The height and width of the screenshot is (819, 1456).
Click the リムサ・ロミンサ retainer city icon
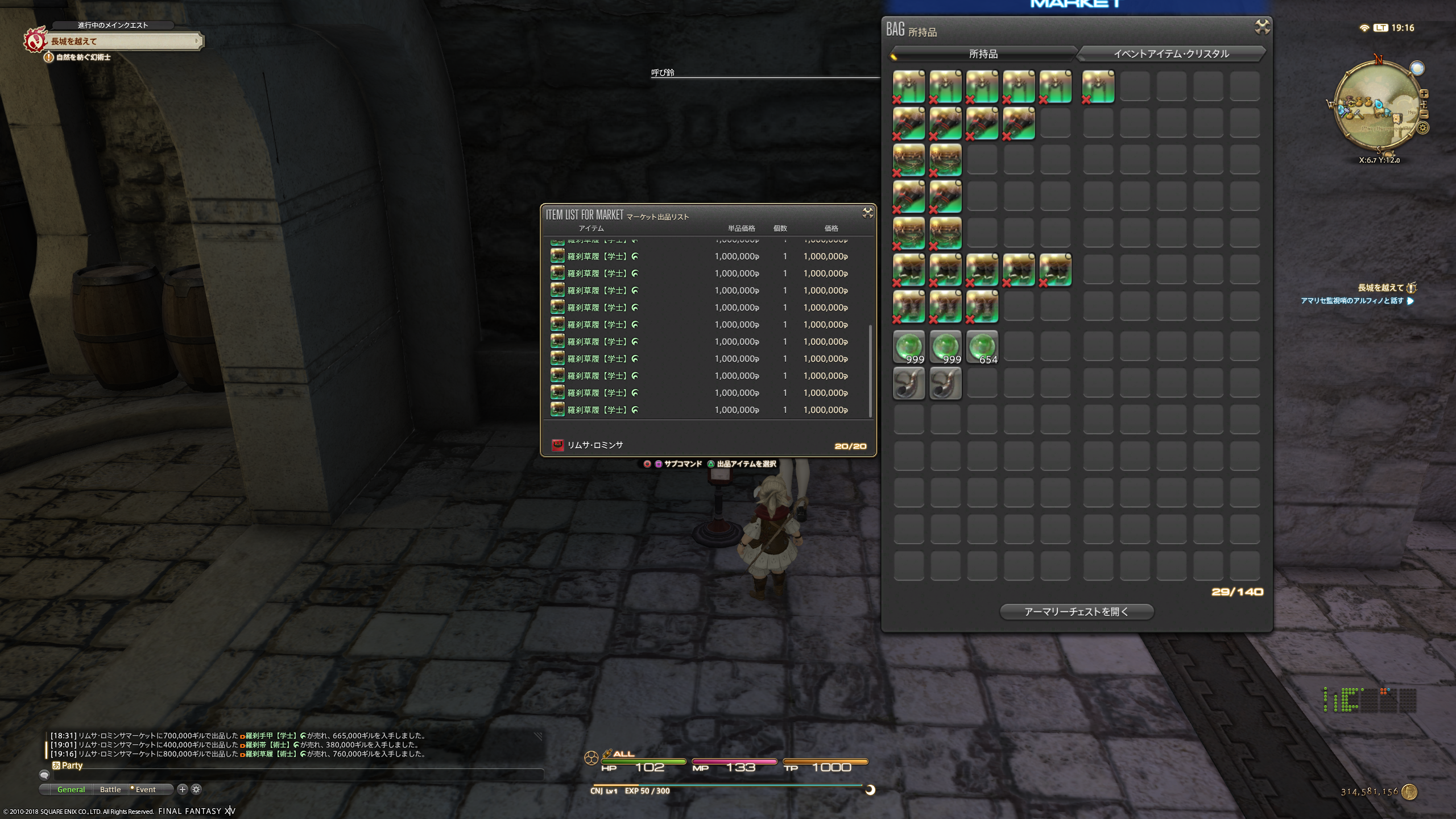(557, 445)
